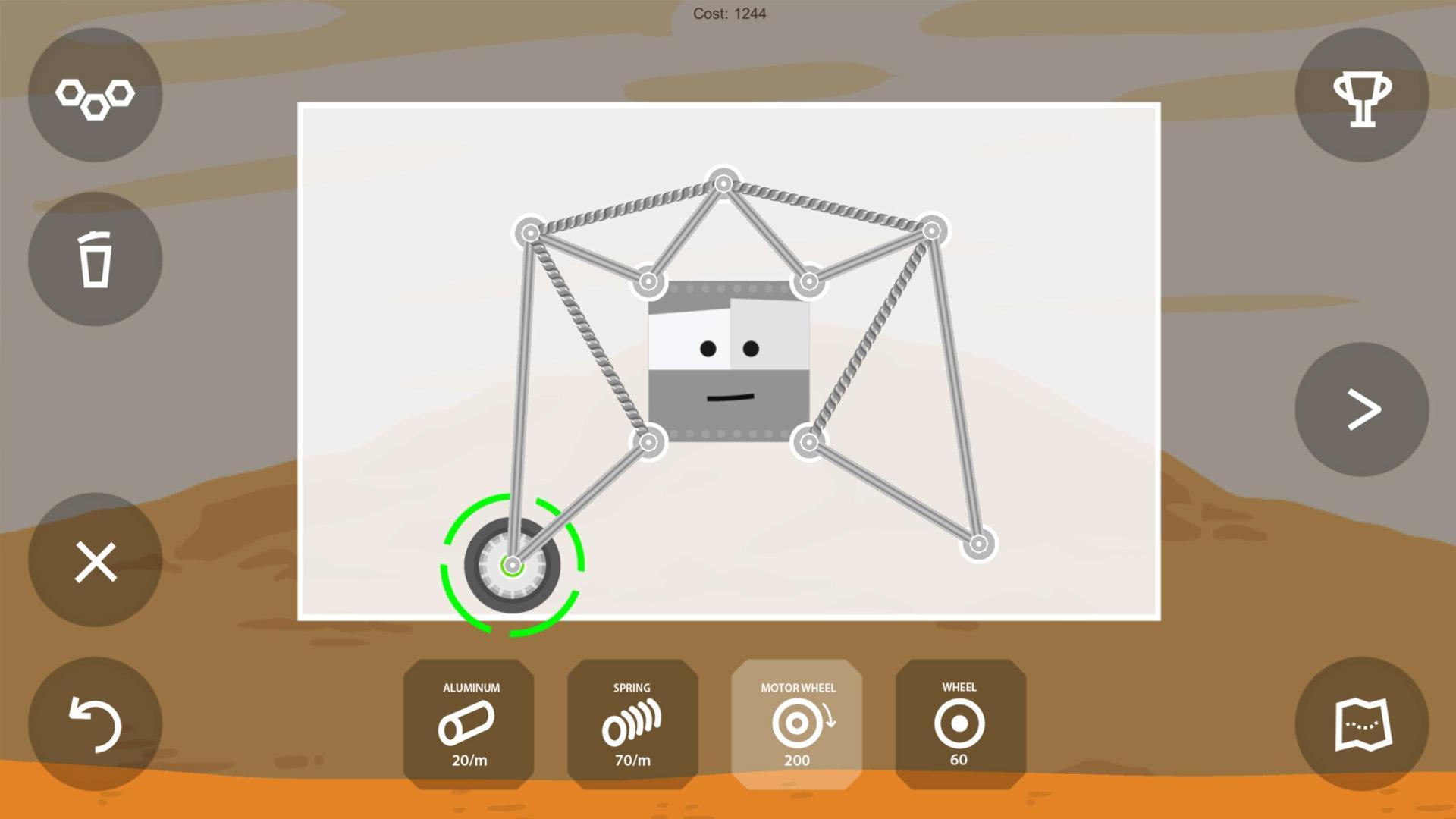Select the bottom-right joint node
The width and height of the screenshot is (1456, 819).
(x=981, y=542)
